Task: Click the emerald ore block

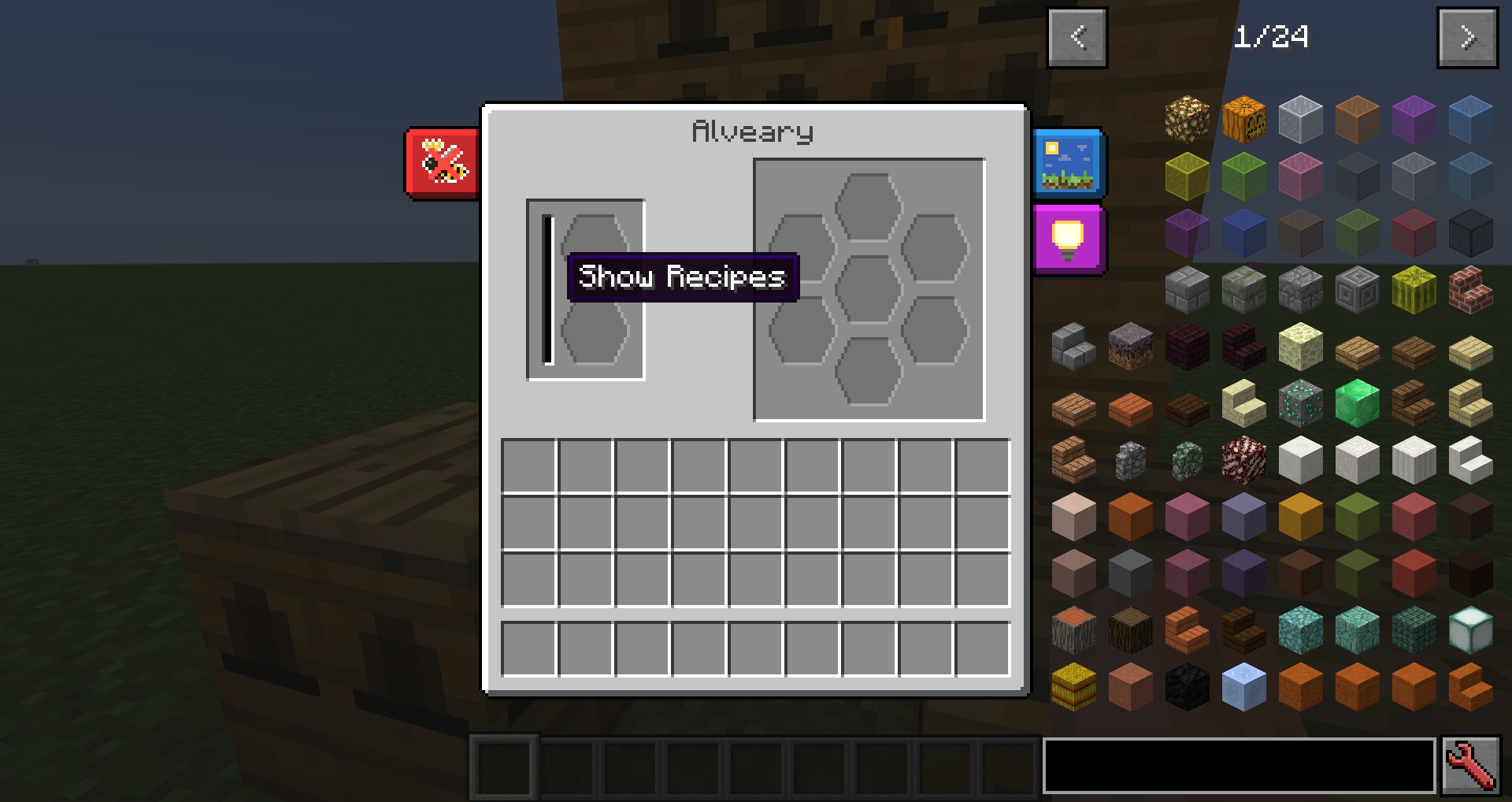Action: click(x=1300, y=403)
